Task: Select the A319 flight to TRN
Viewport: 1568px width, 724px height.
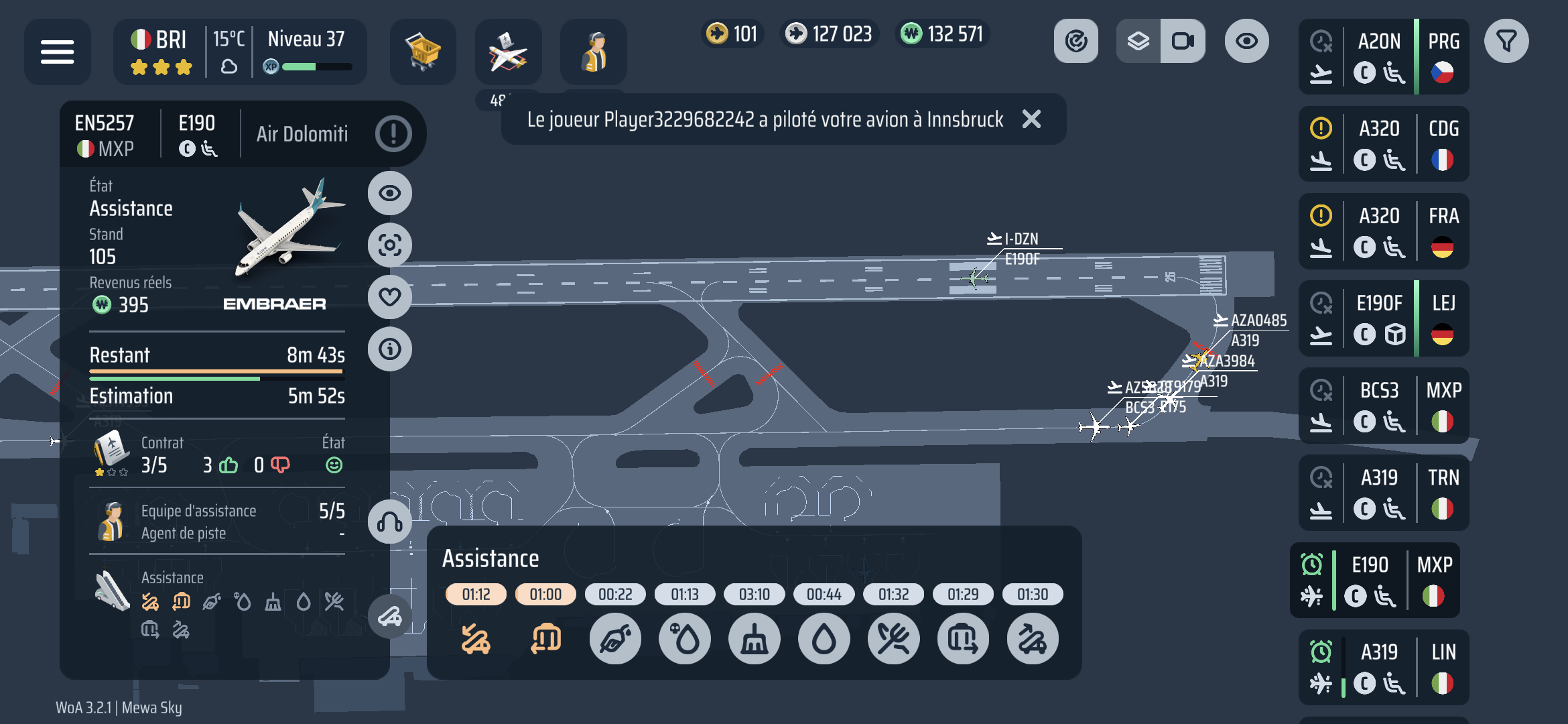Action: click(1383, 493)
